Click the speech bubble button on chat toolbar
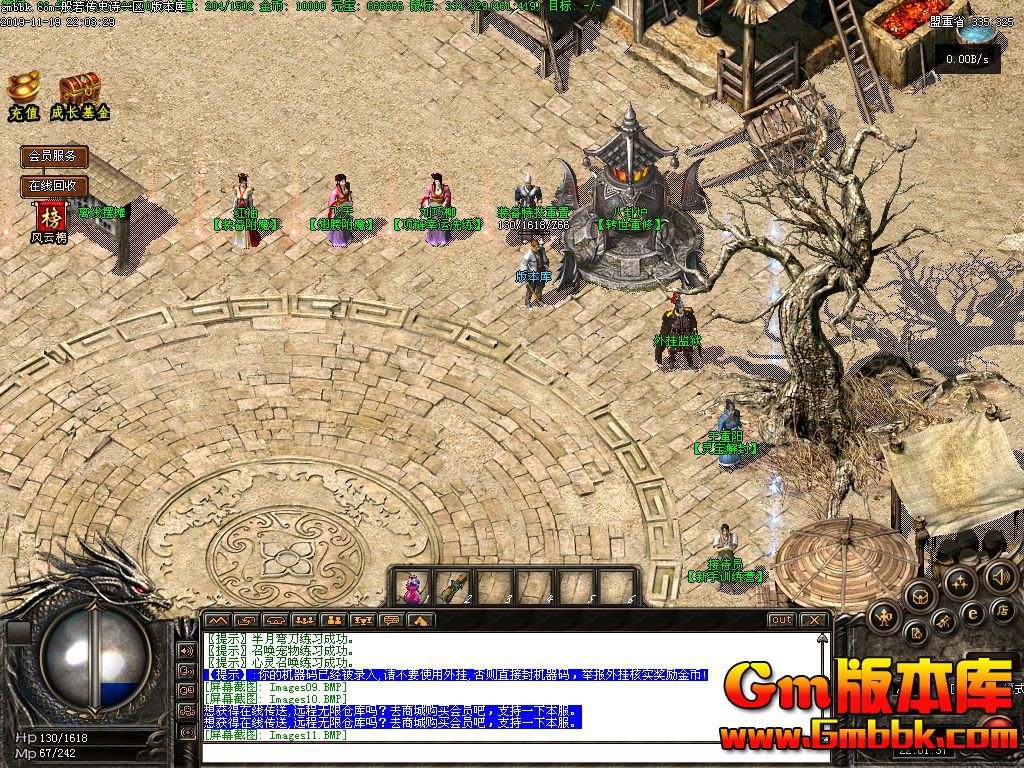The width and height of the screenshot is (1024, 768). (x=392, y=620)
